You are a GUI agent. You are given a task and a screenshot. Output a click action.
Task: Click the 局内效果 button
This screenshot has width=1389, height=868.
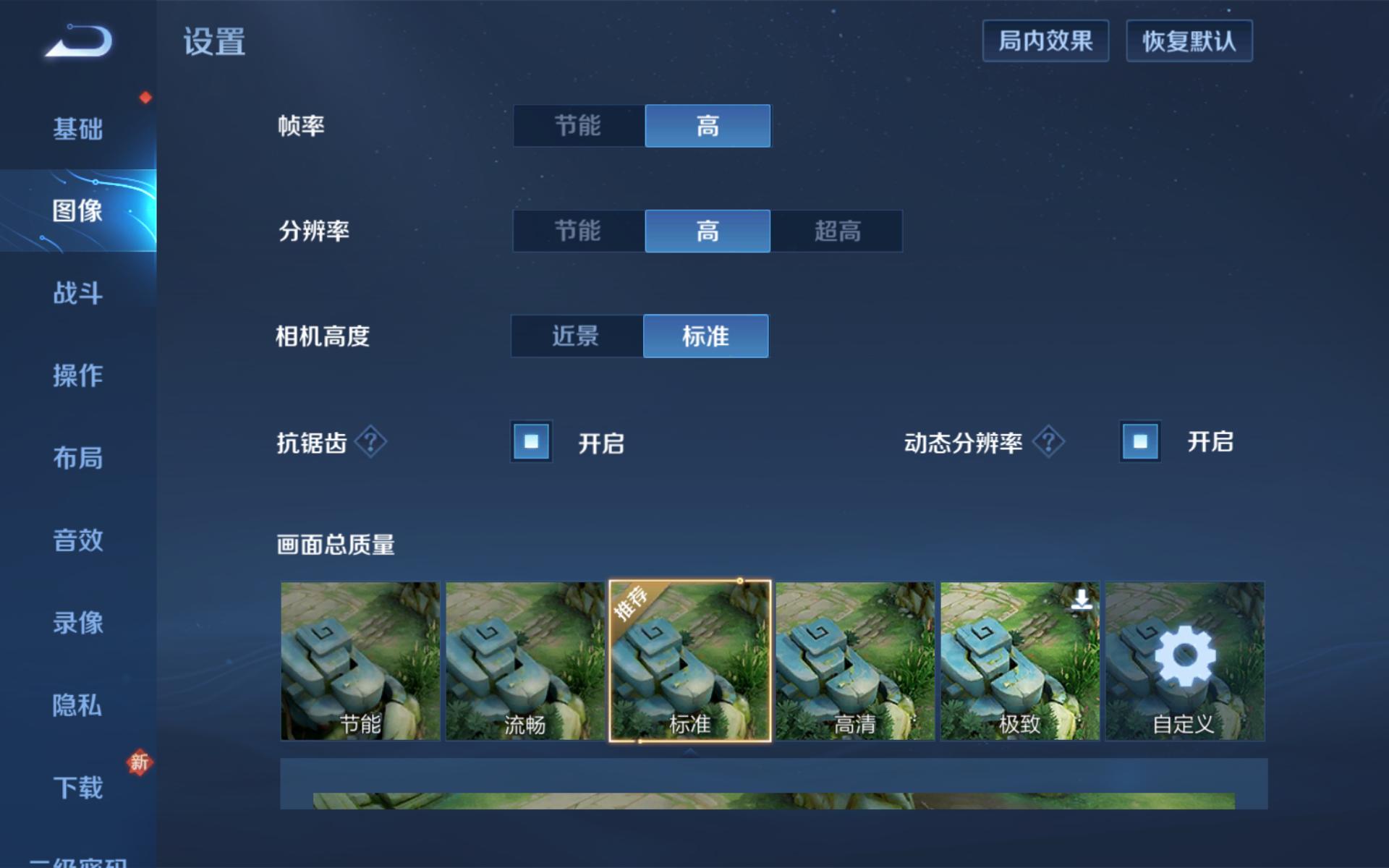pos(1045,41)
